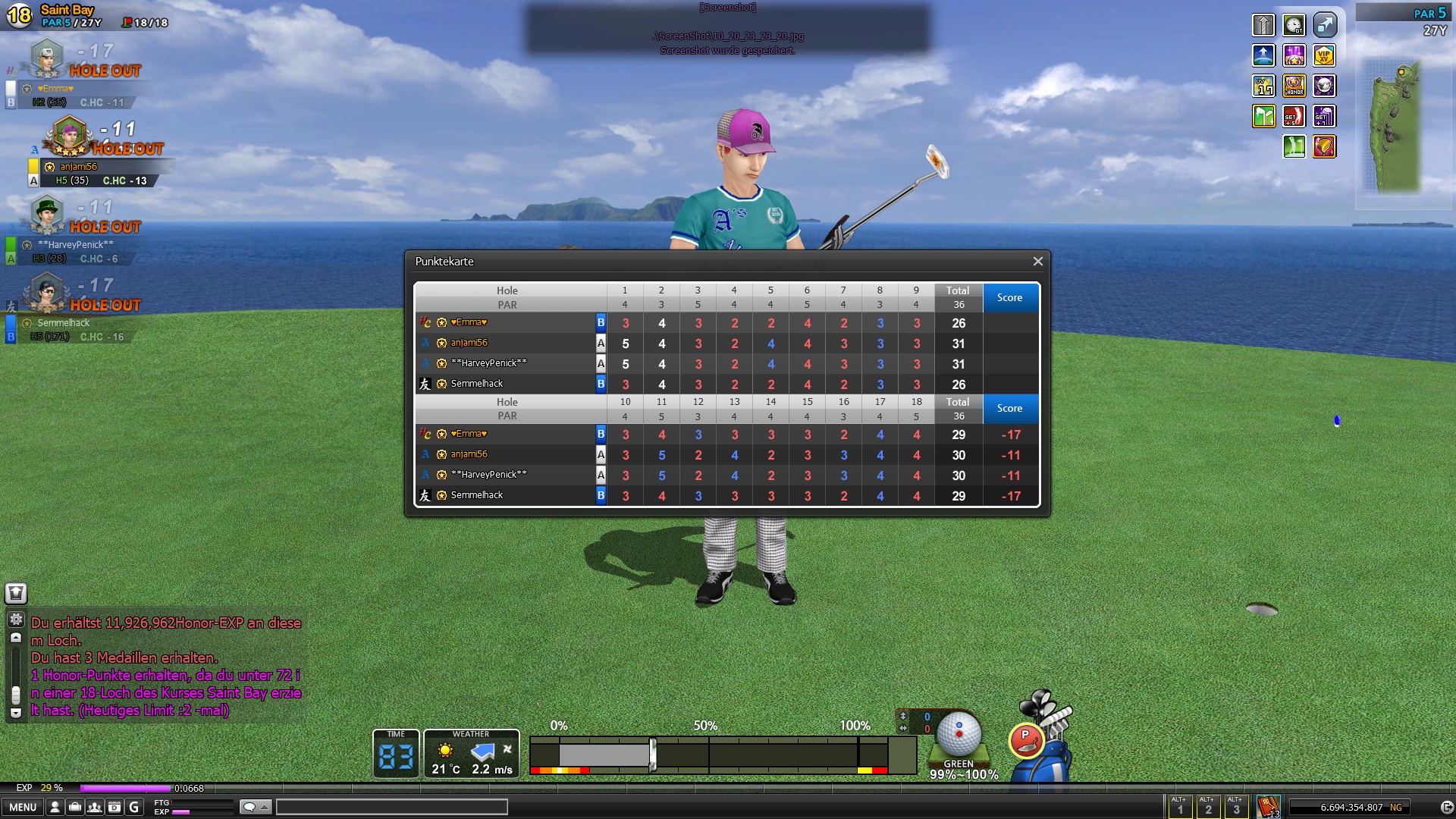Screen dimensions: 1456x819
Task: Click the chat text input field
Action: [x=391, y=808]
